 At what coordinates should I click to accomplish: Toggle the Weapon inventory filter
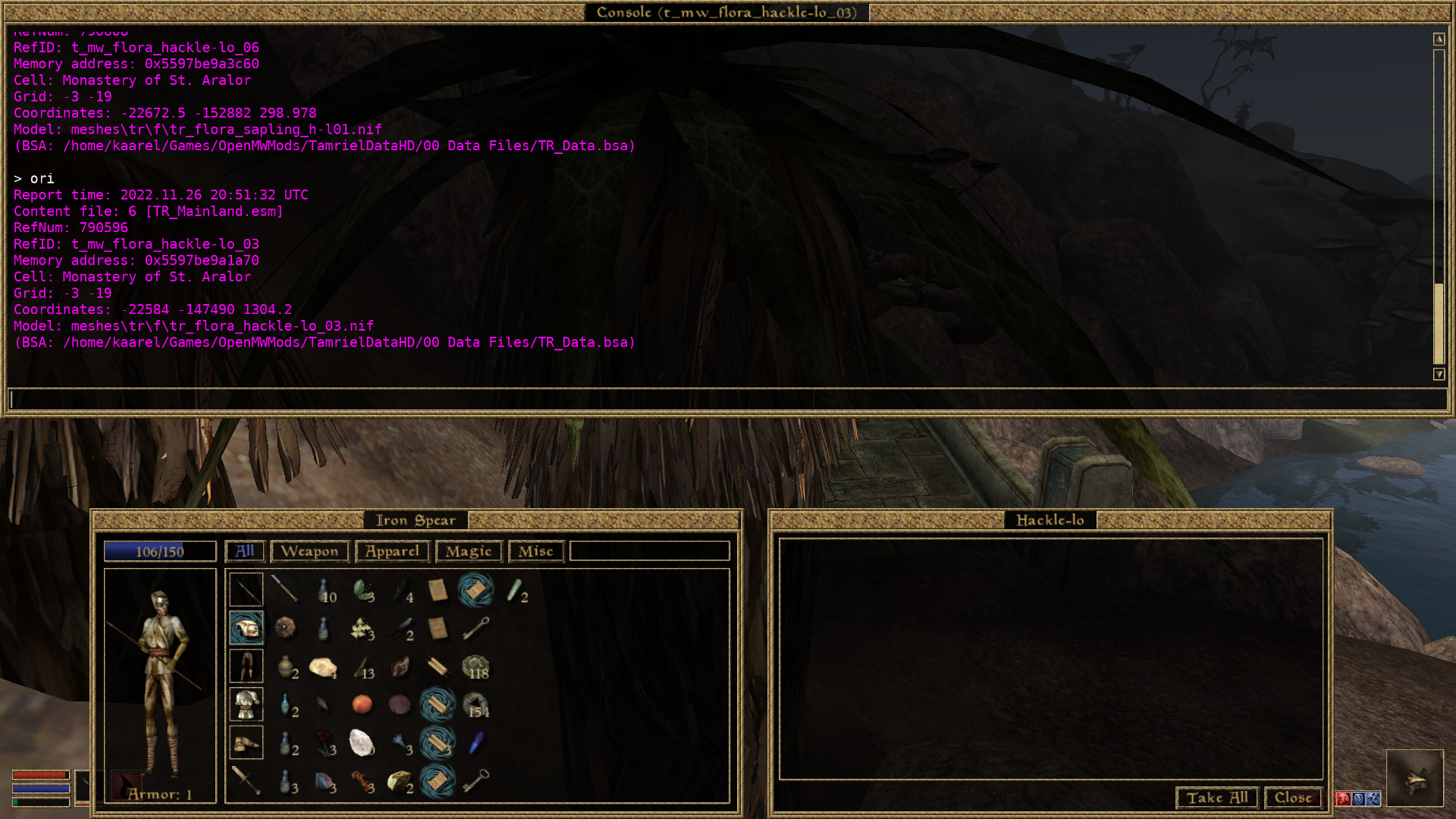(309, 551)
